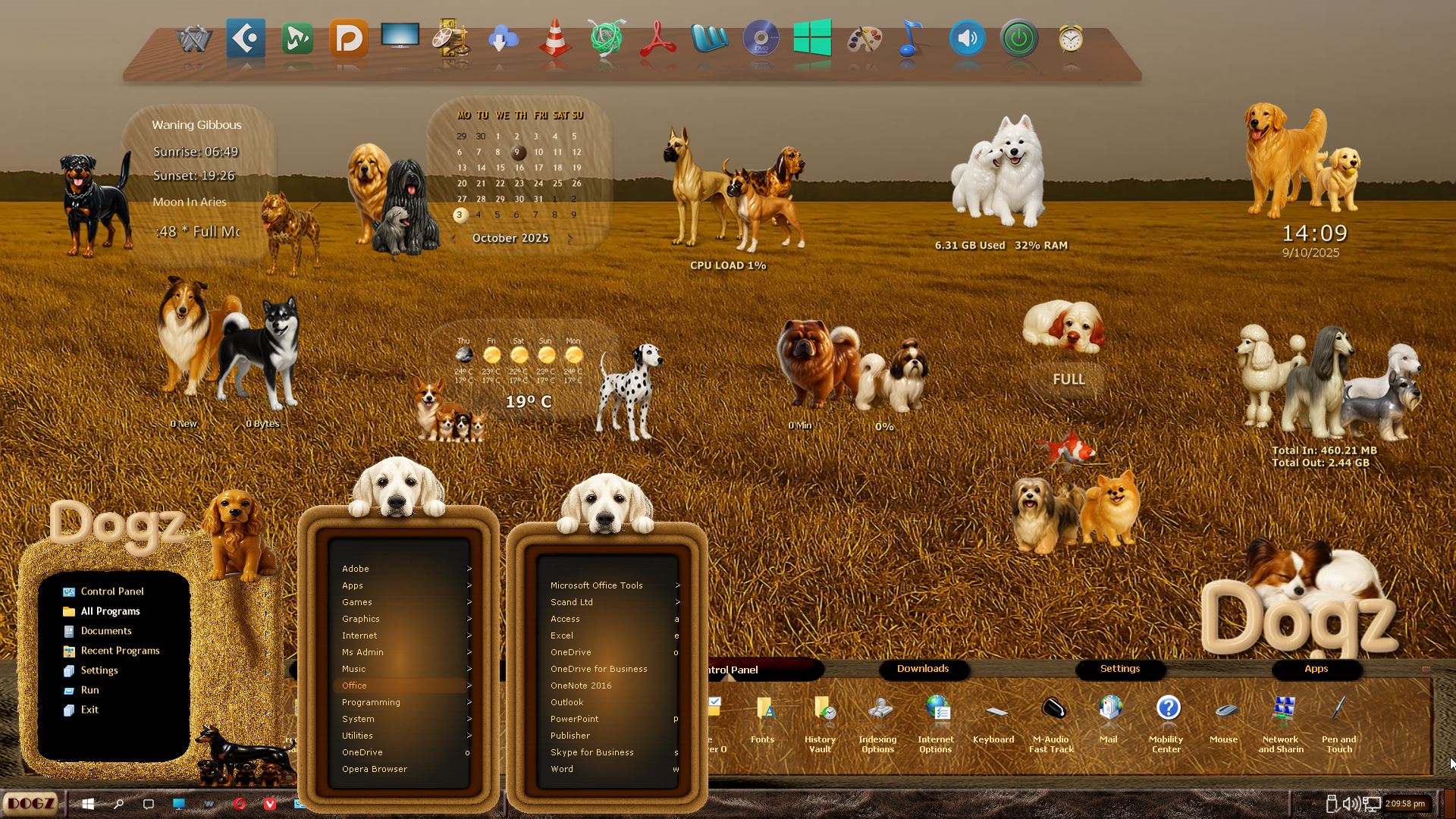Viewport: 1456px width, 819px height.
Task: Switch to the Downloads tab
Action: coord(923,669)
